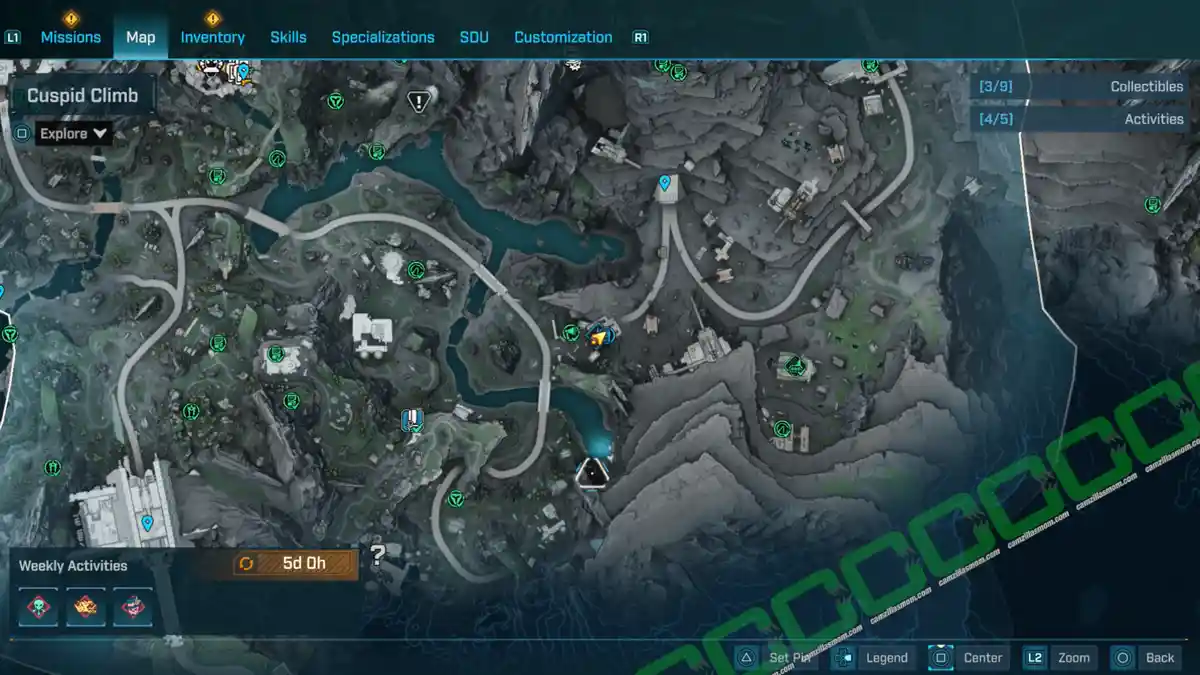Go Back from the map screen

(1146, 657)
